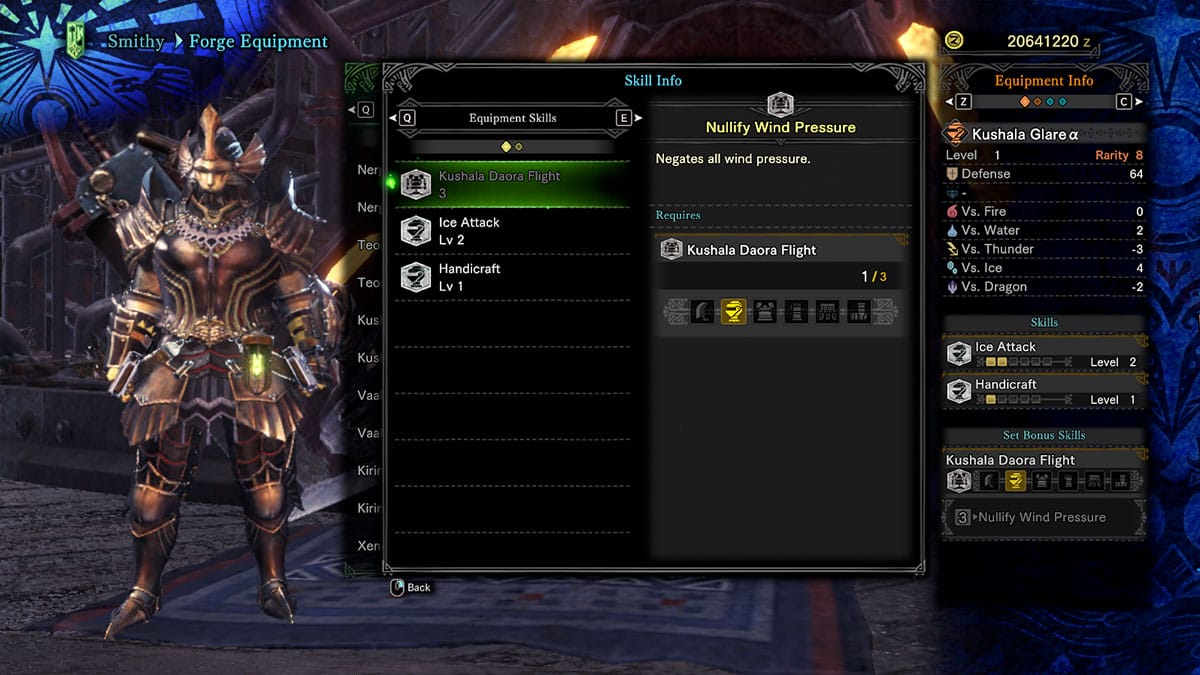The image size is (1200, 675).
Task: Click the Ice Attack skill in Equipment Info
Action: click(1044, 354)
